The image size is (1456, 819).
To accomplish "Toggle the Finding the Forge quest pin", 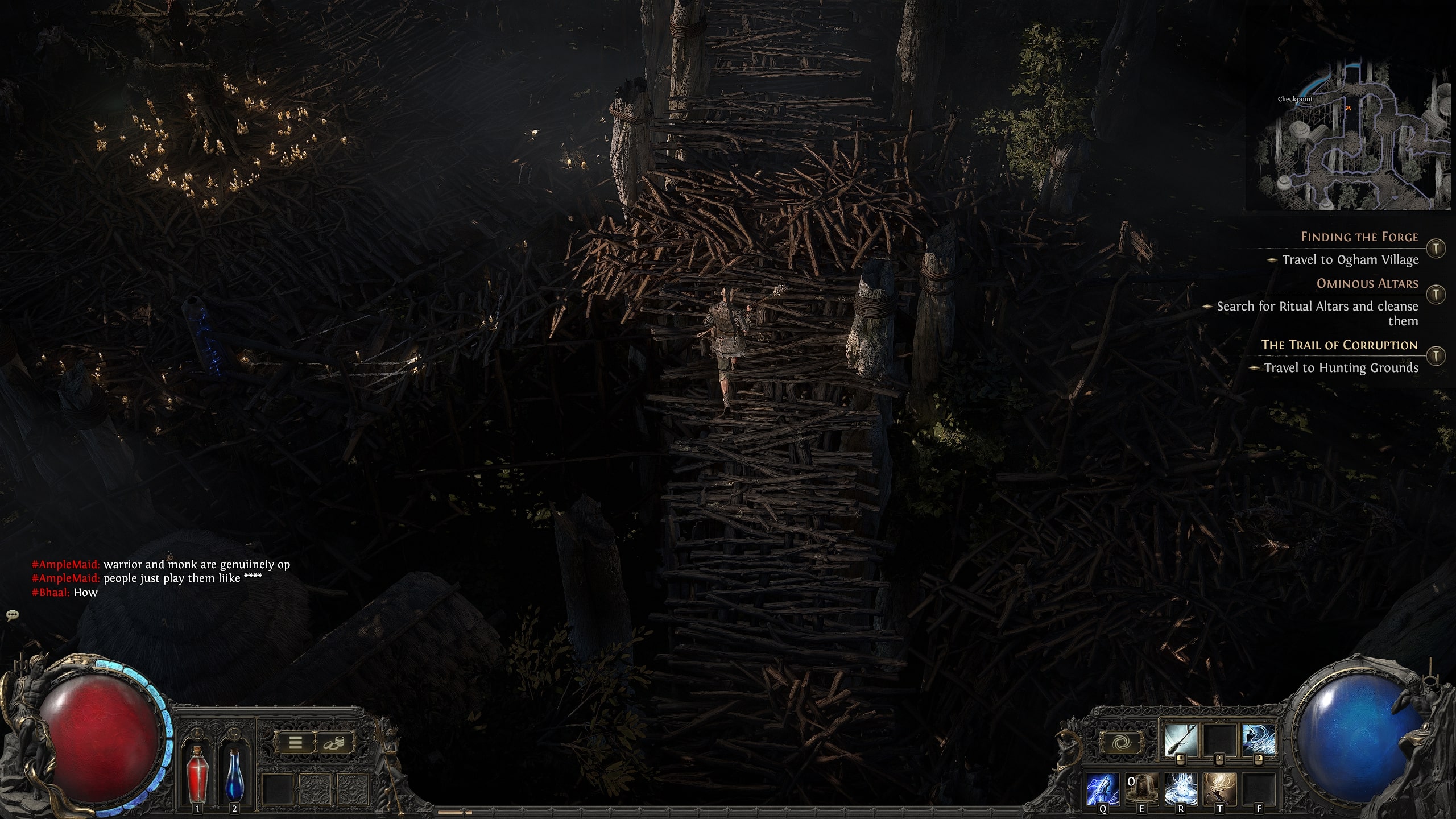I will 1437,249.
